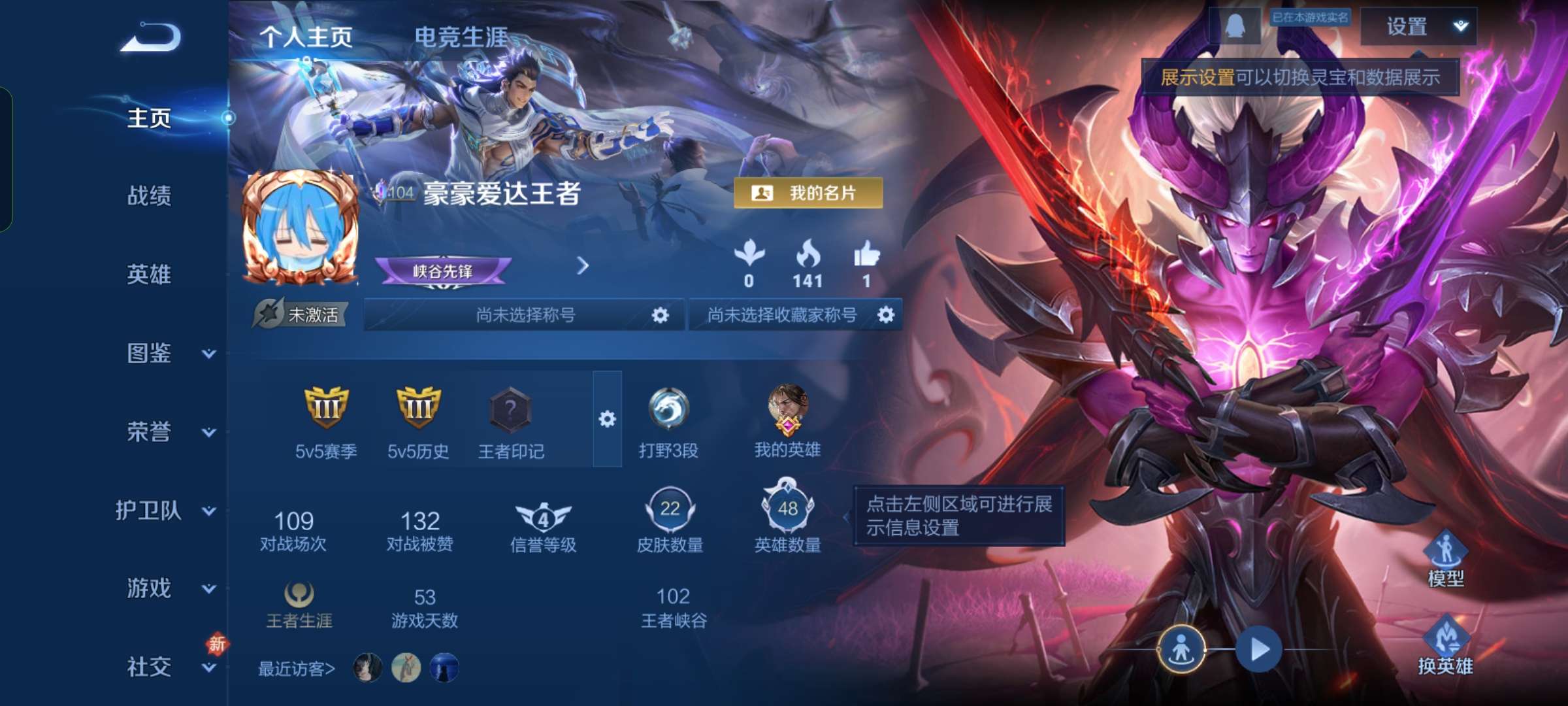Toggle the 收藏家称号 collector title gear
Image resolution: width=1568 pixels, height=706 pixels.
click(x=886, y=314)
